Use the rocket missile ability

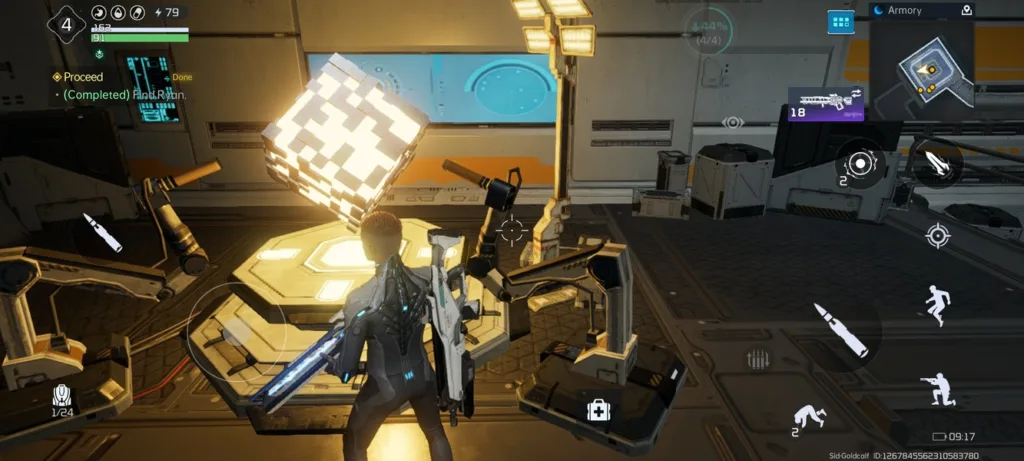936,163
